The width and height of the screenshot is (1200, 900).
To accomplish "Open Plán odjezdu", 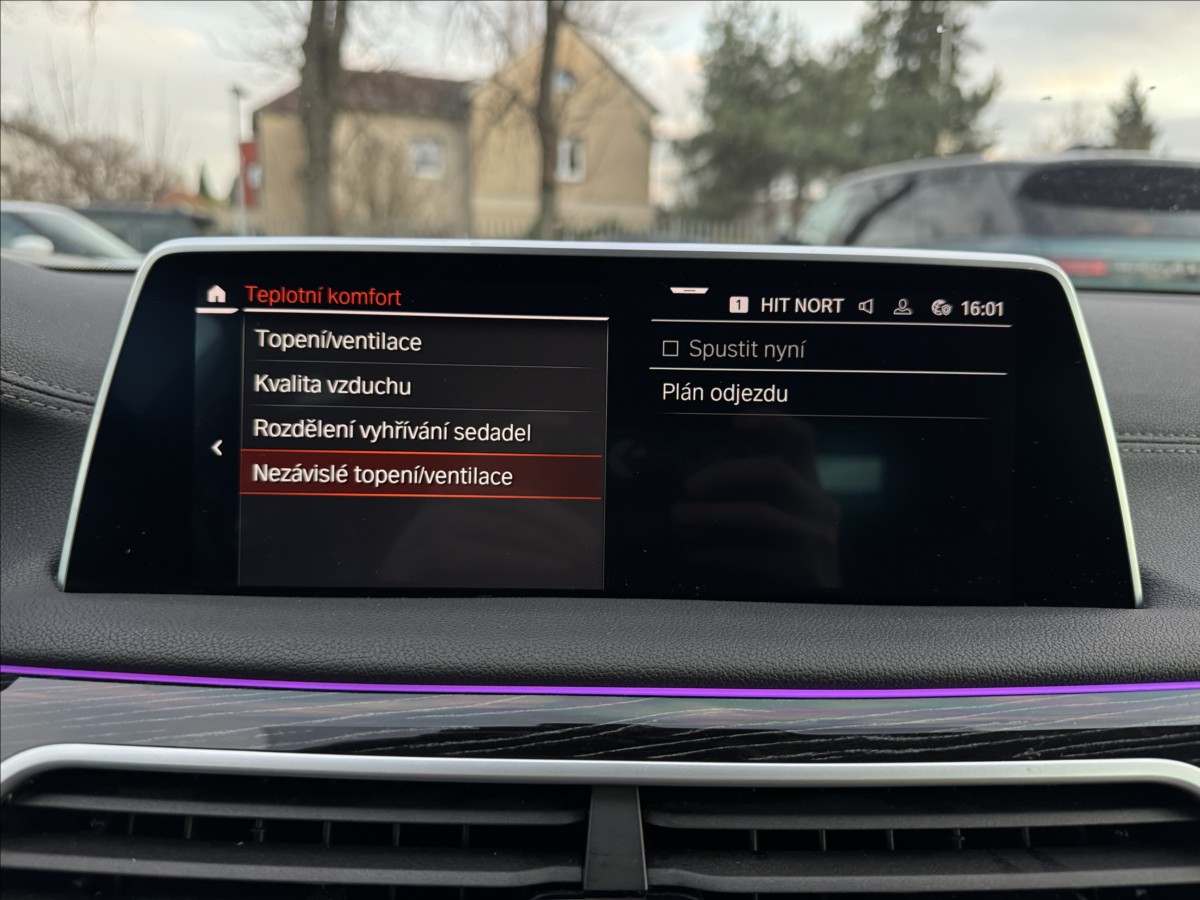I will pyautogui.click(x=725, y=394).
